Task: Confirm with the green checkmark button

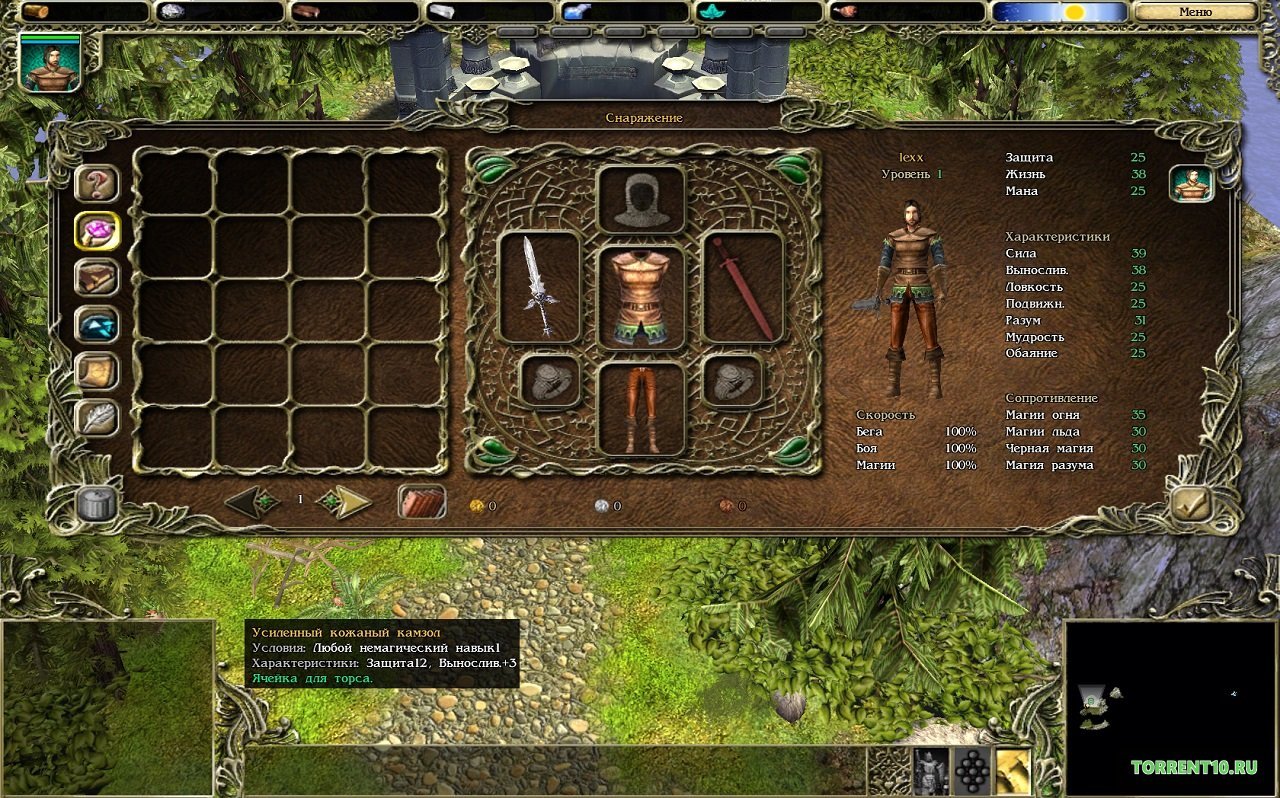Action: 1191,505
